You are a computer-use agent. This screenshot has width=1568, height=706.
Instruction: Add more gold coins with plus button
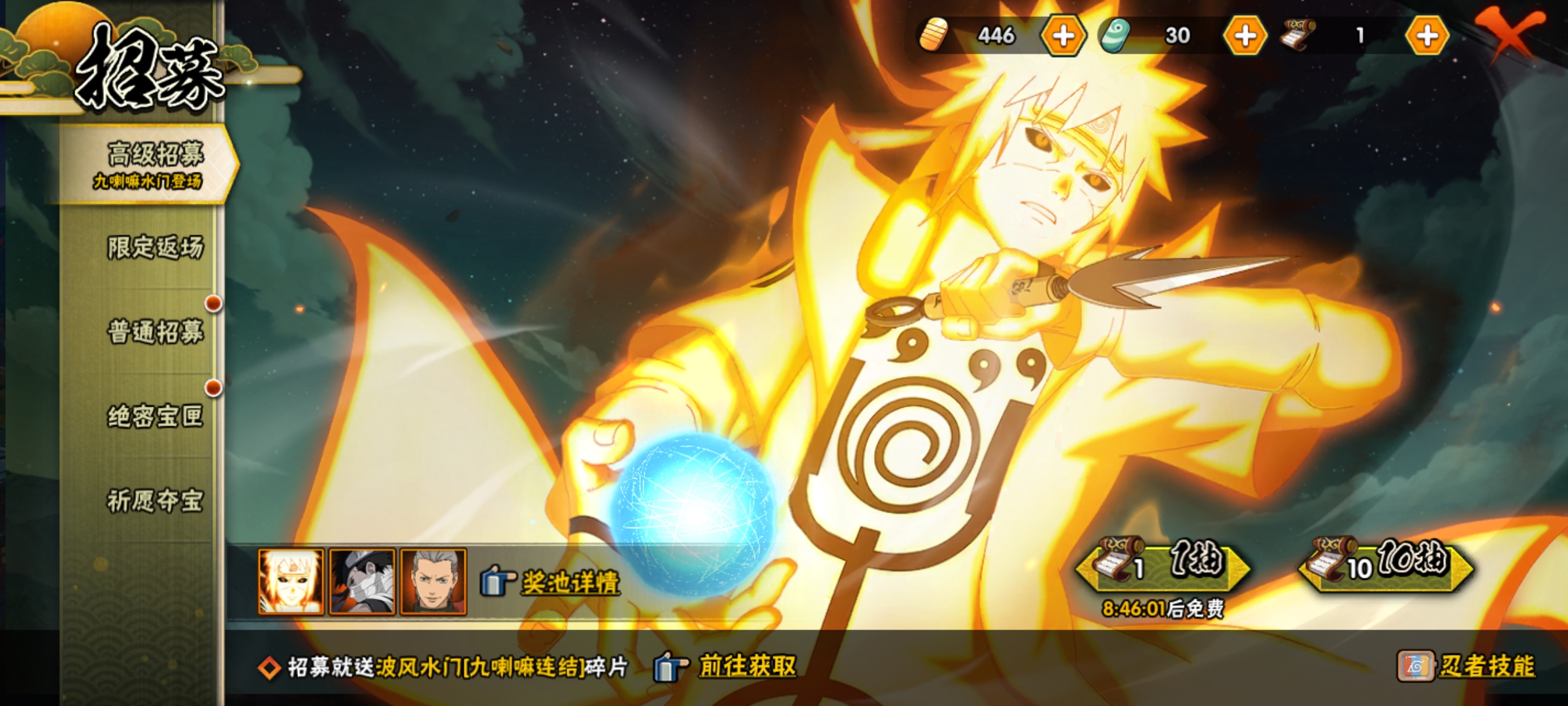[x=1063, y=36]
